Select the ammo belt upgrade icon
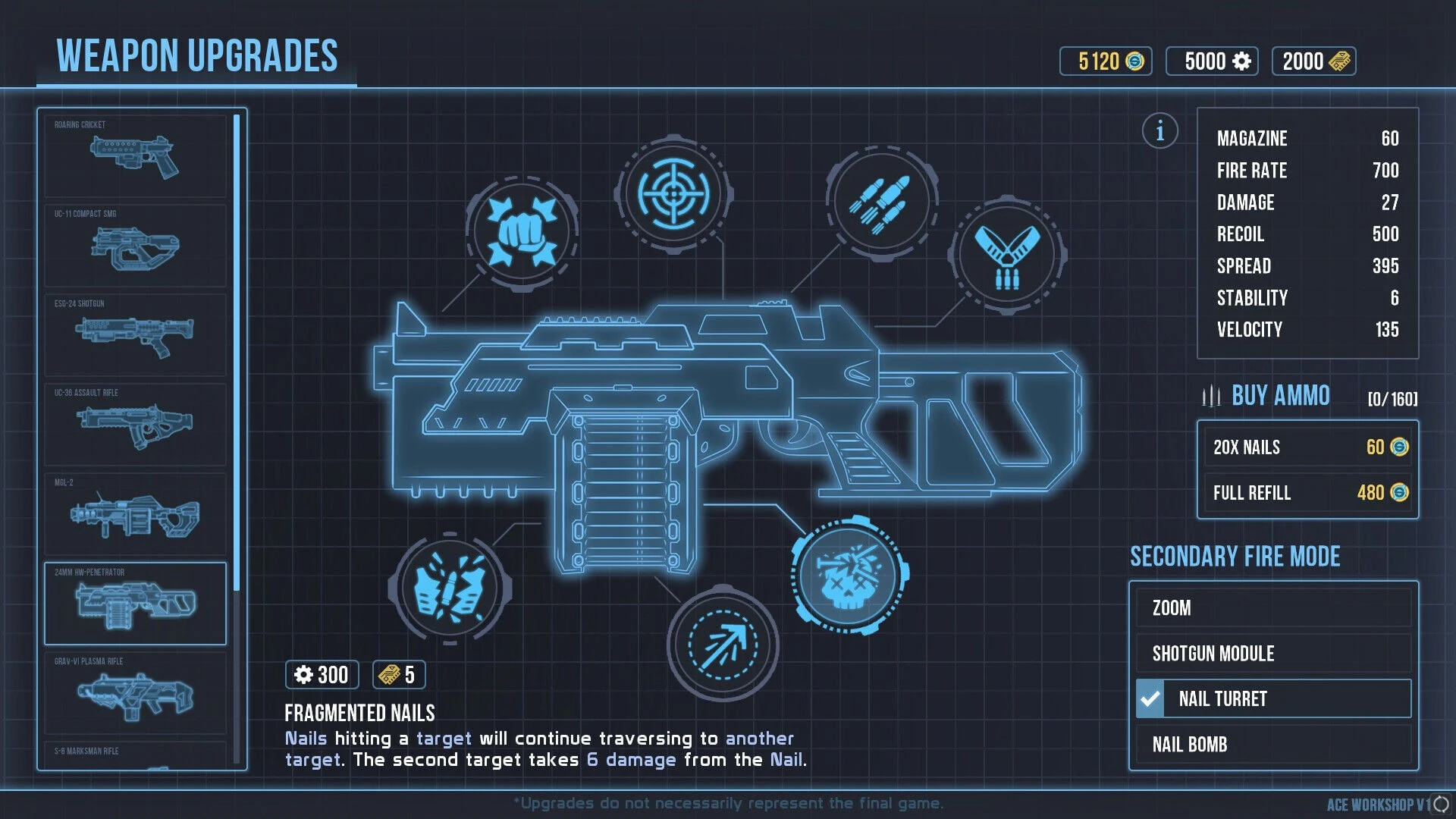This screenshot has height=819, width=1456. (1007, 256)
